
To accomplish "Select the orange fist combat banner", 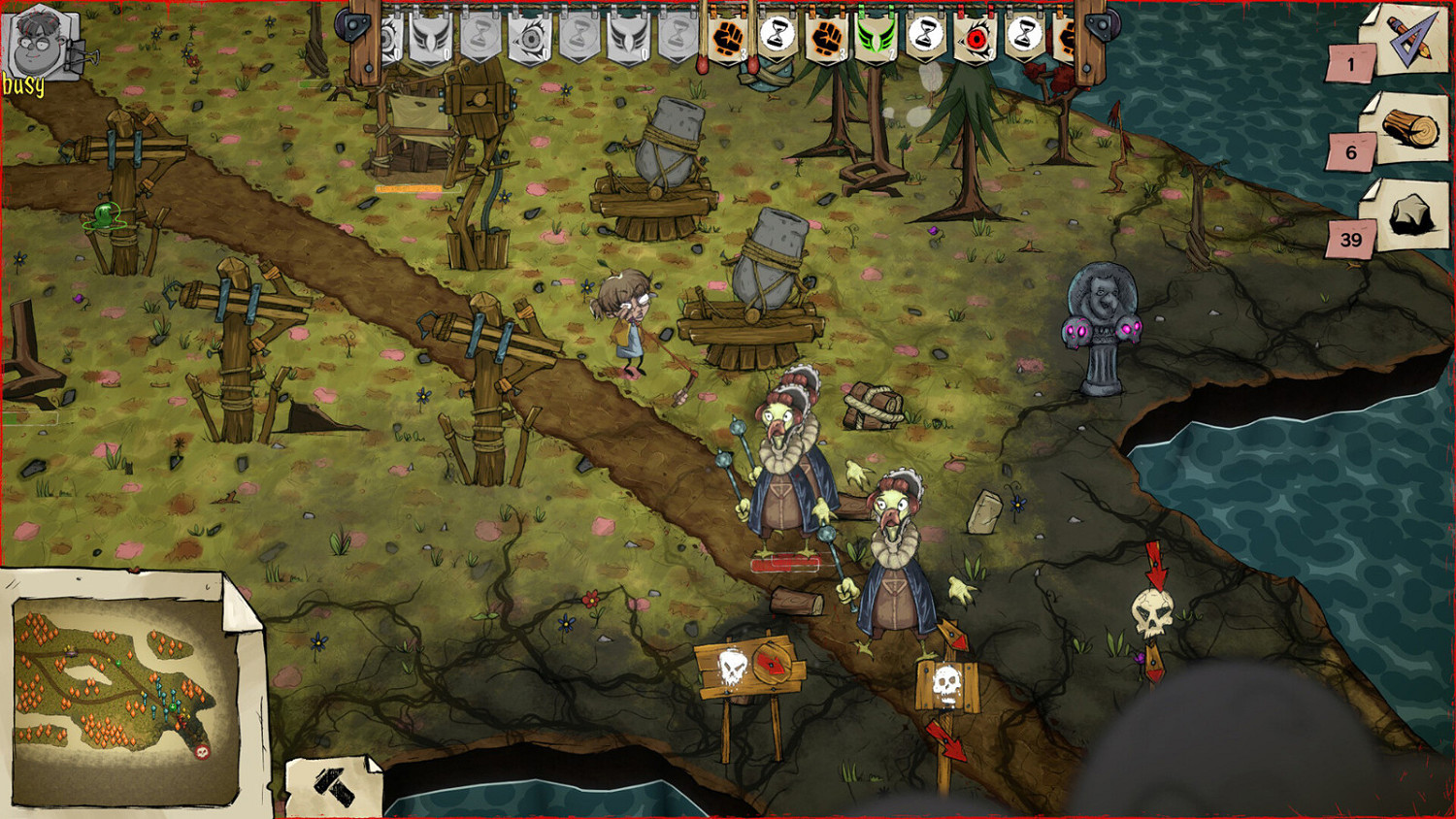I will pyautogui.click(x=728, y=44).
